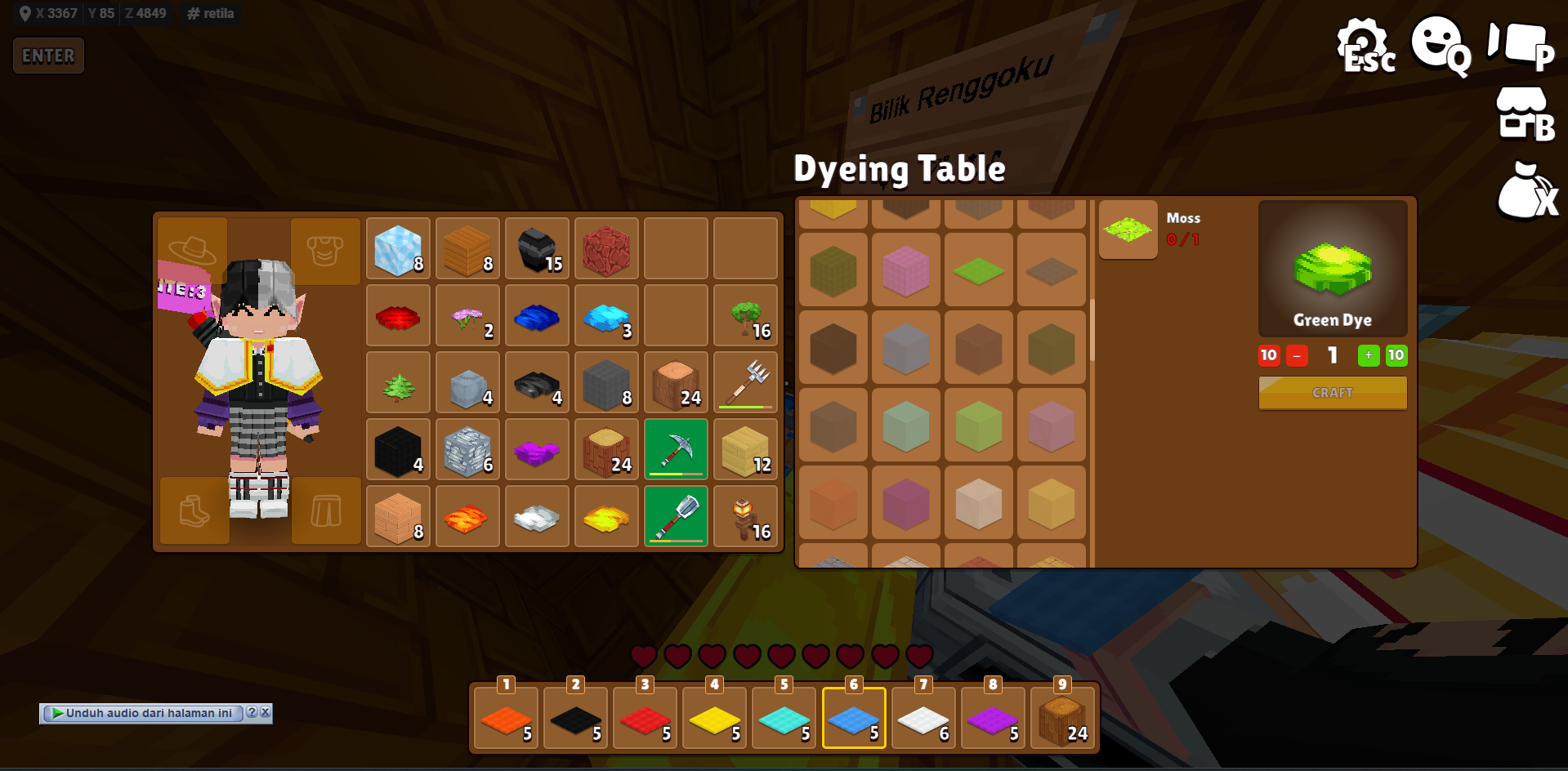Open the settings Esc icon
The image size is (1568, 771).
(x=1365, y=46)
